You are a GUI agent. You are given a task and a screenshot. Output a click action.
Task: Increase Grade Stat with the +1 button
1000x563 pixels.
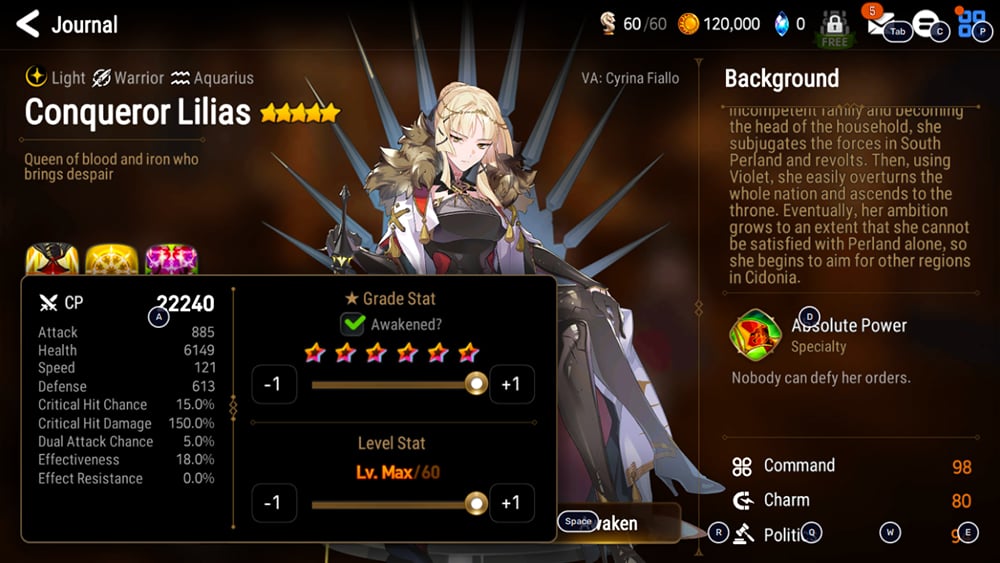[510, 385]
